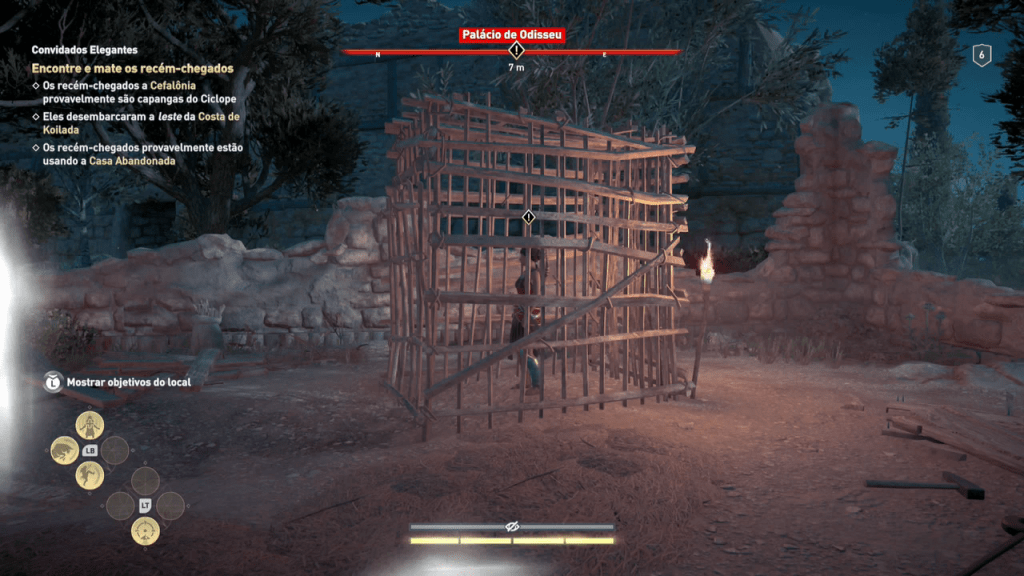Activate the golden crosshair ranged ability
The image size is (1024, 576).
click(145, 530)
